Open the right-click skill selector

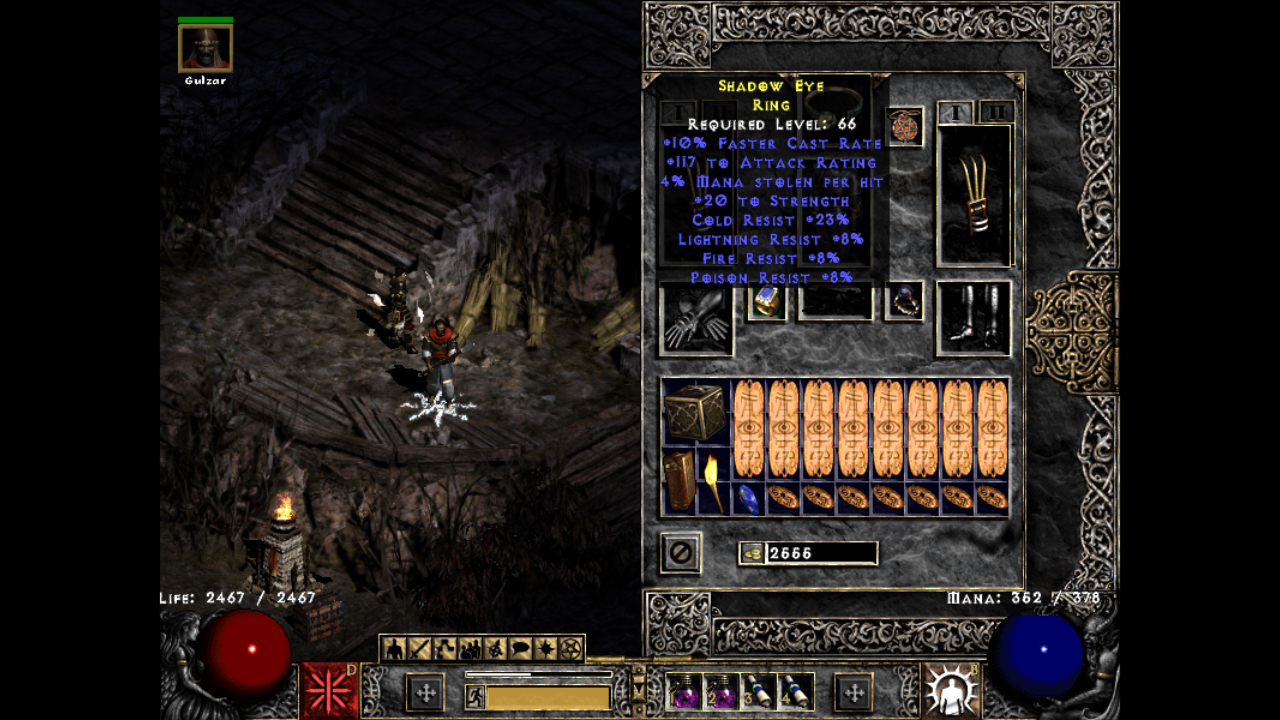(950, 690)
